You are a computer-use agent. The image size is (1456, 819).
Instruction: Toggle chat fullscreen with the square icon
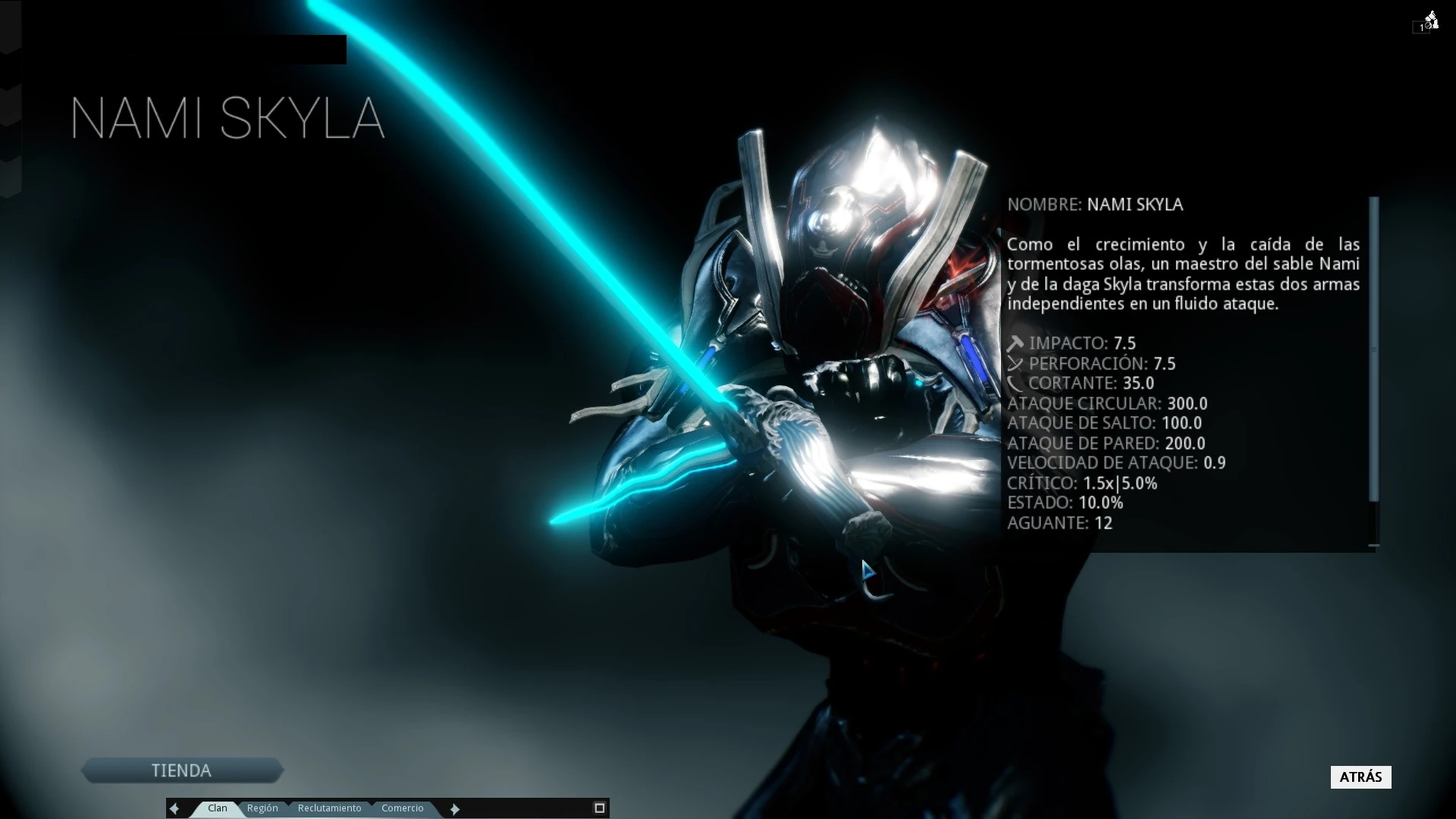[x=599, y=807]
